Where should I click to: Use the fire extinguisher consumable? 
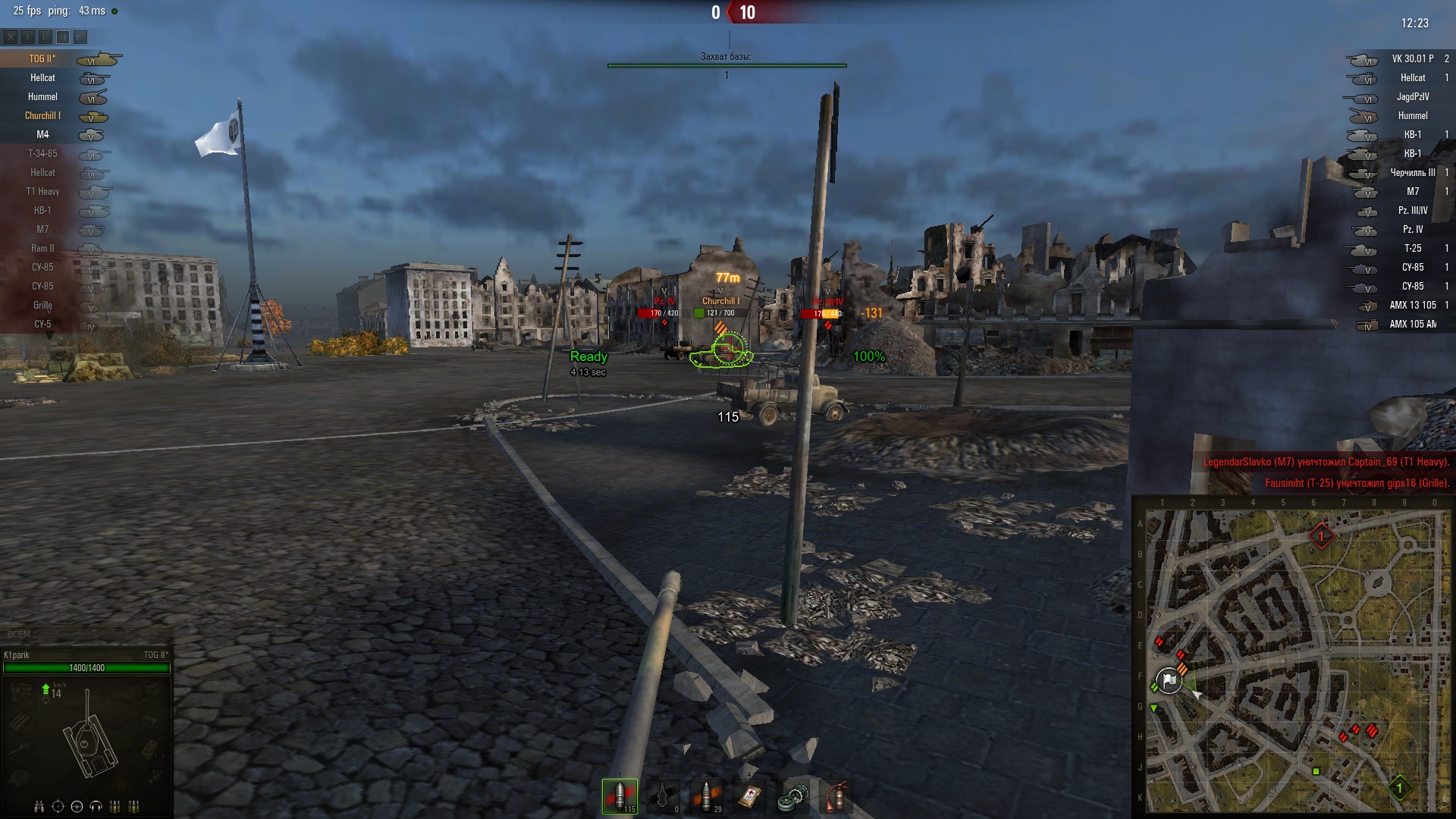(x=835, y=796)
